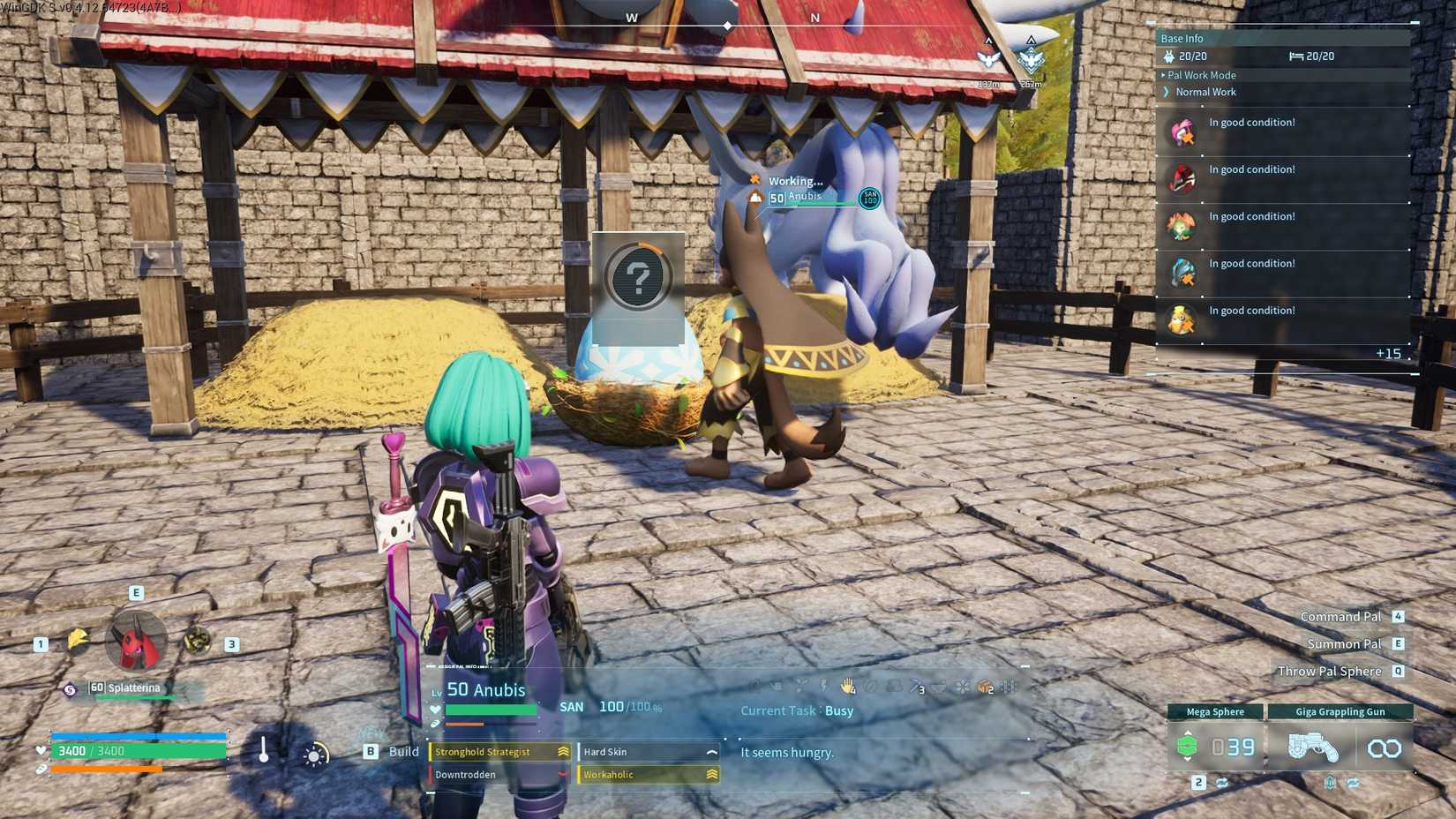The height and width of the screenshot is (819, 1456).
Task: Click the first 'In good condition!' pal thumbnail
Action: coord(1182,130)
